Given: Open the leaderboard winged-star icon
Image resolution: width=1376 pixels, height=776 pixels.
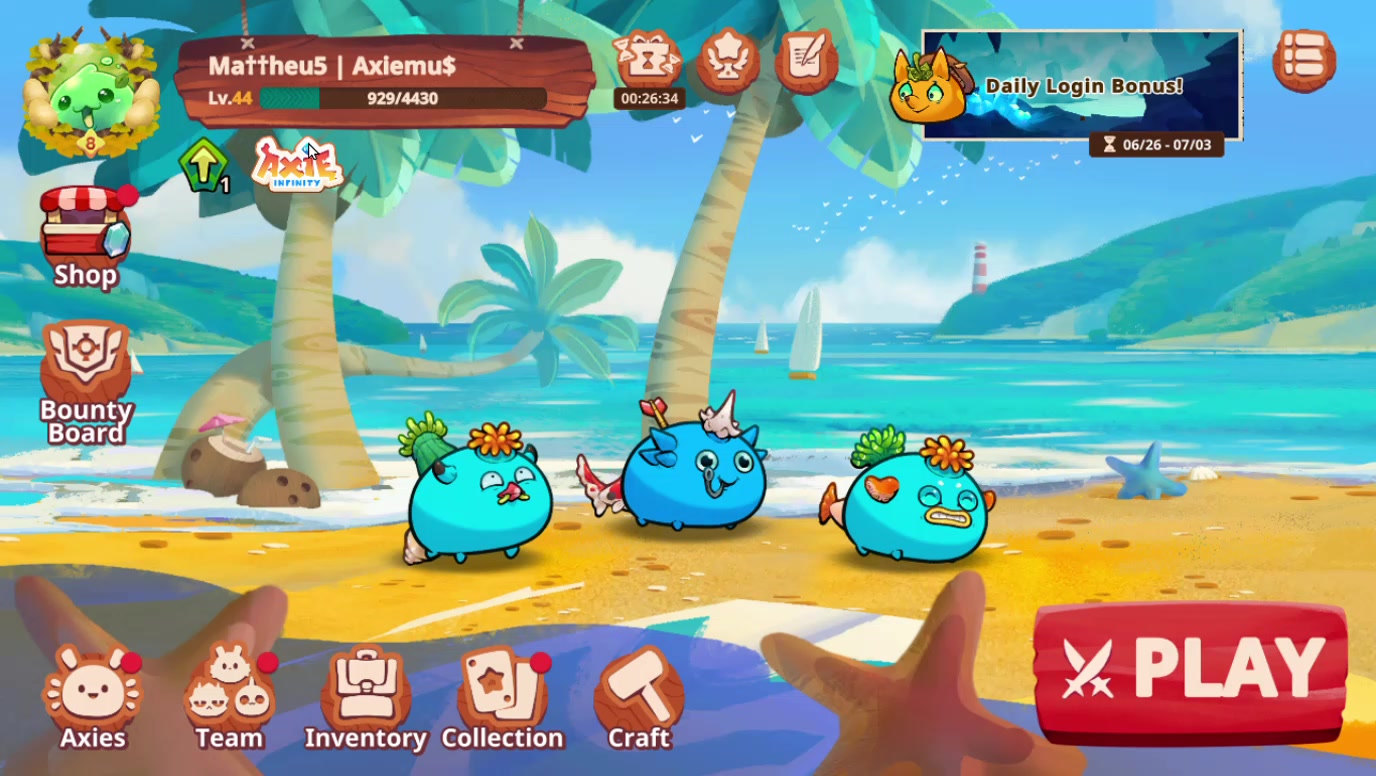Looking at the screenshot, I should [727, 63].
